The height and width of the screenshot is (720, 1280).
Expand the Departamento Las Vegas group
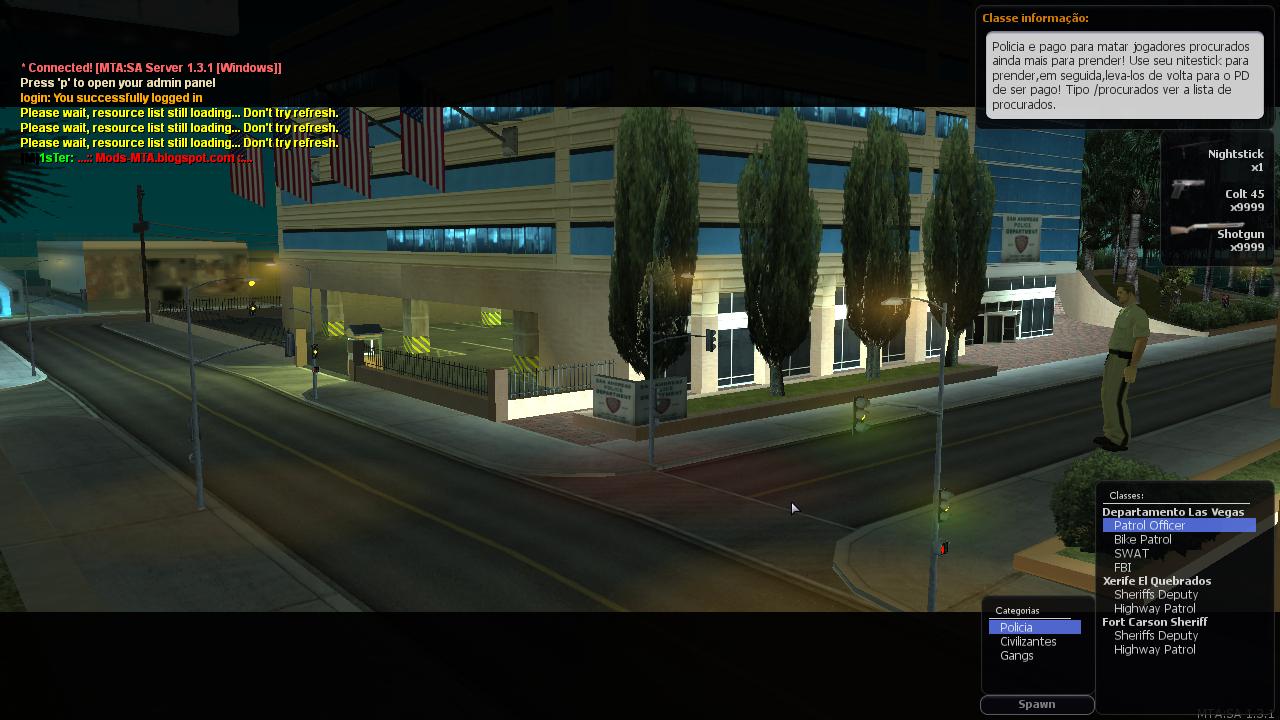click(x=1173, y=511)
